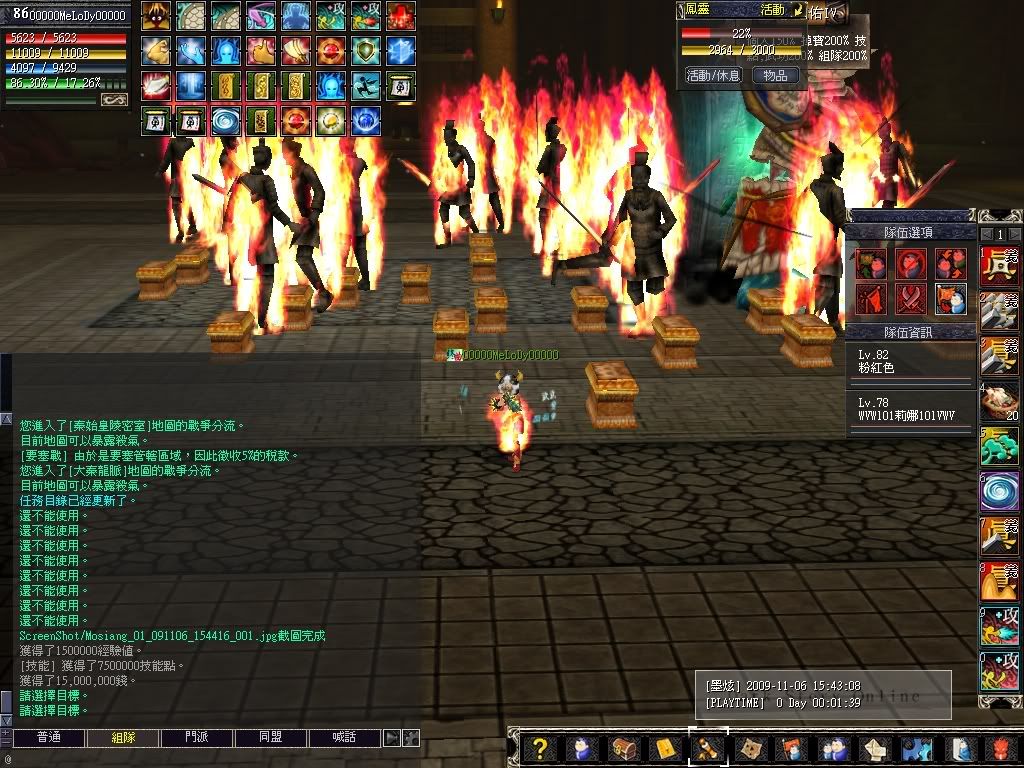This screenshot has height=768, width=1024.
Task: Select the ice crystal buff icon
Action: click(x=400, y=51)
